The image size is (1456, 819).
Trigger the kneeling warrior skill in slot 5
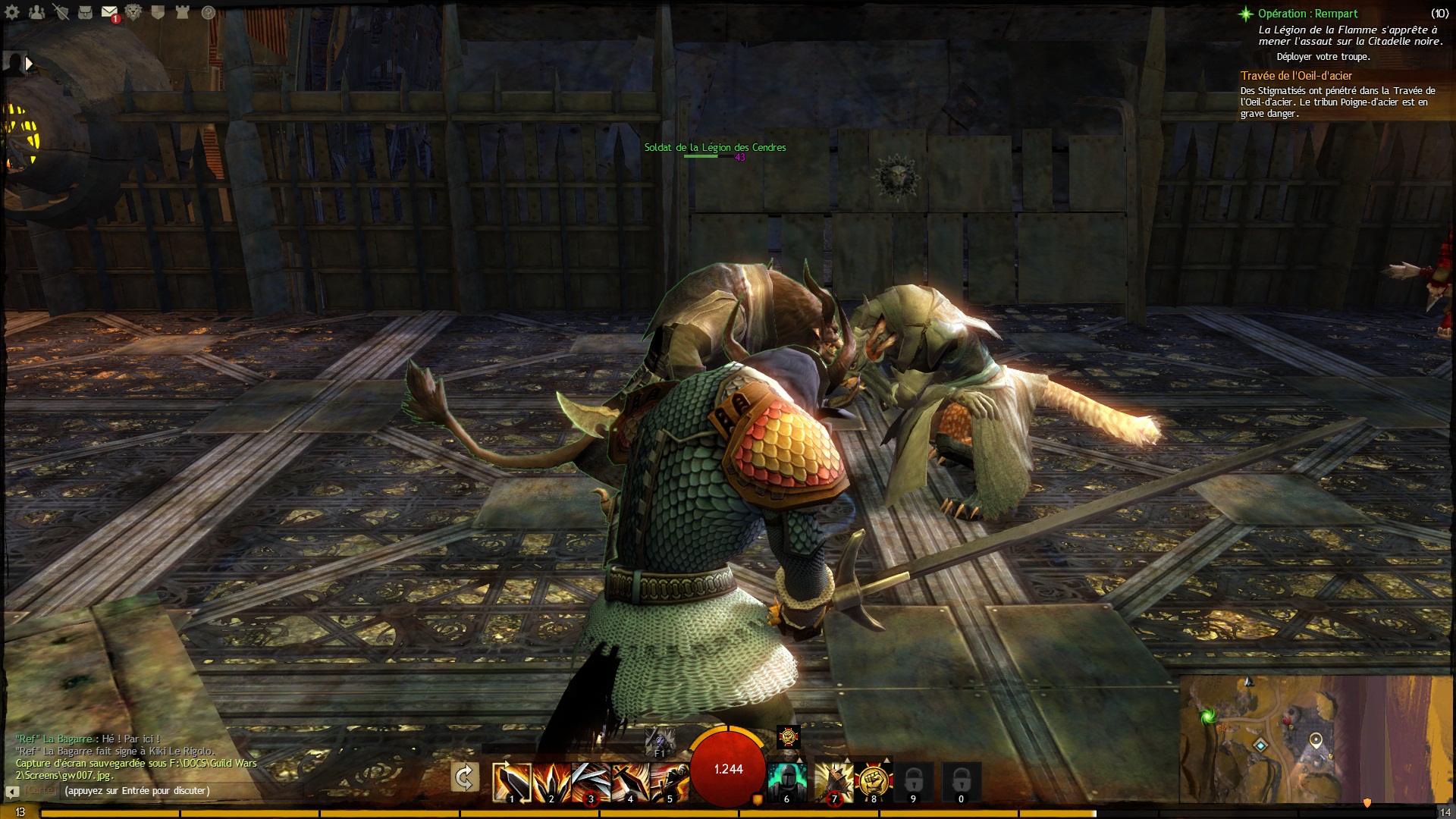click(x=669, y=781)
